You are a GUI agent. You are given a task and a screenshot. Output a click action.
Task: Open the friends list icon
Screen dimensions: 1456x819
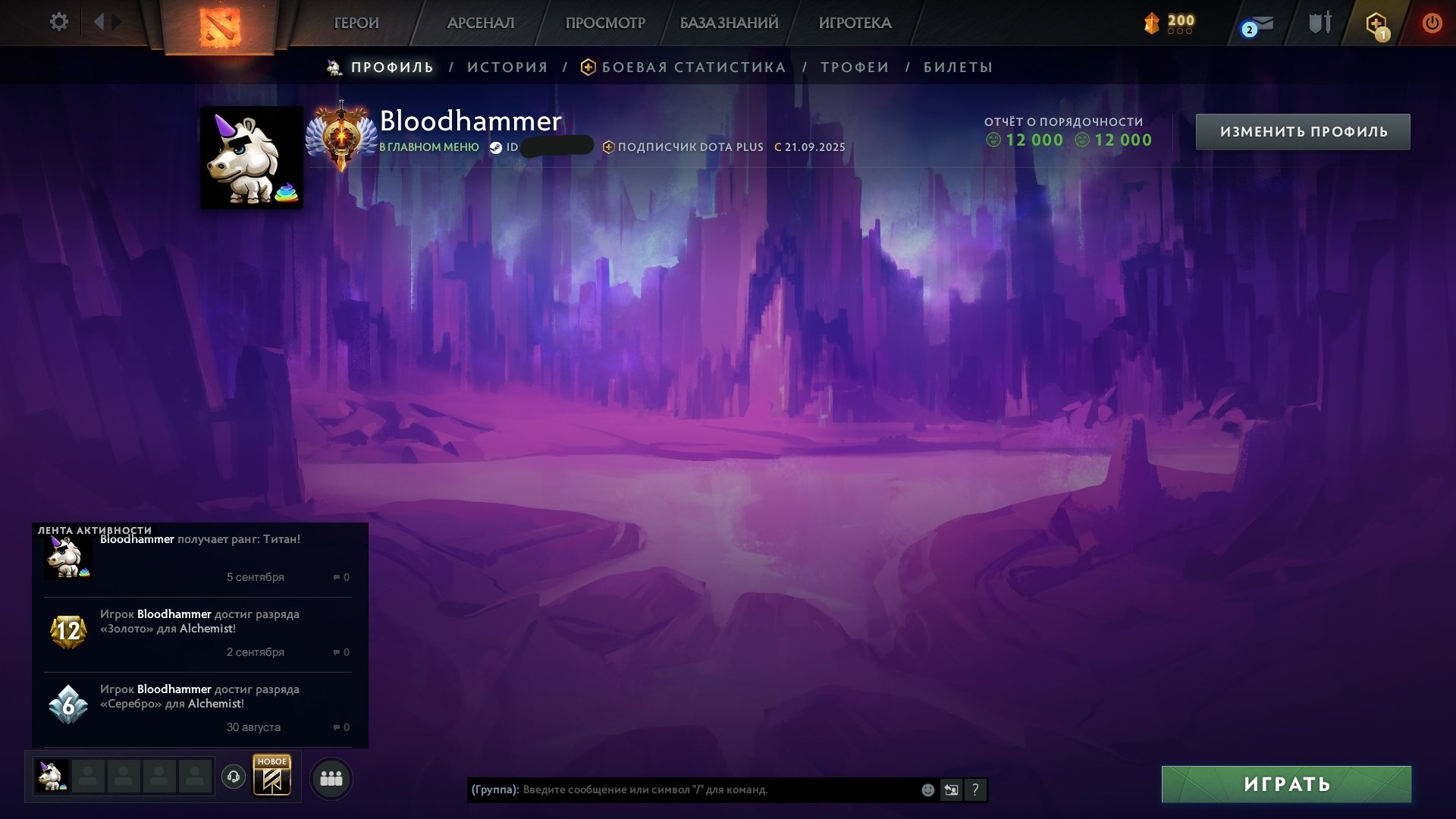tap(330, 777)
